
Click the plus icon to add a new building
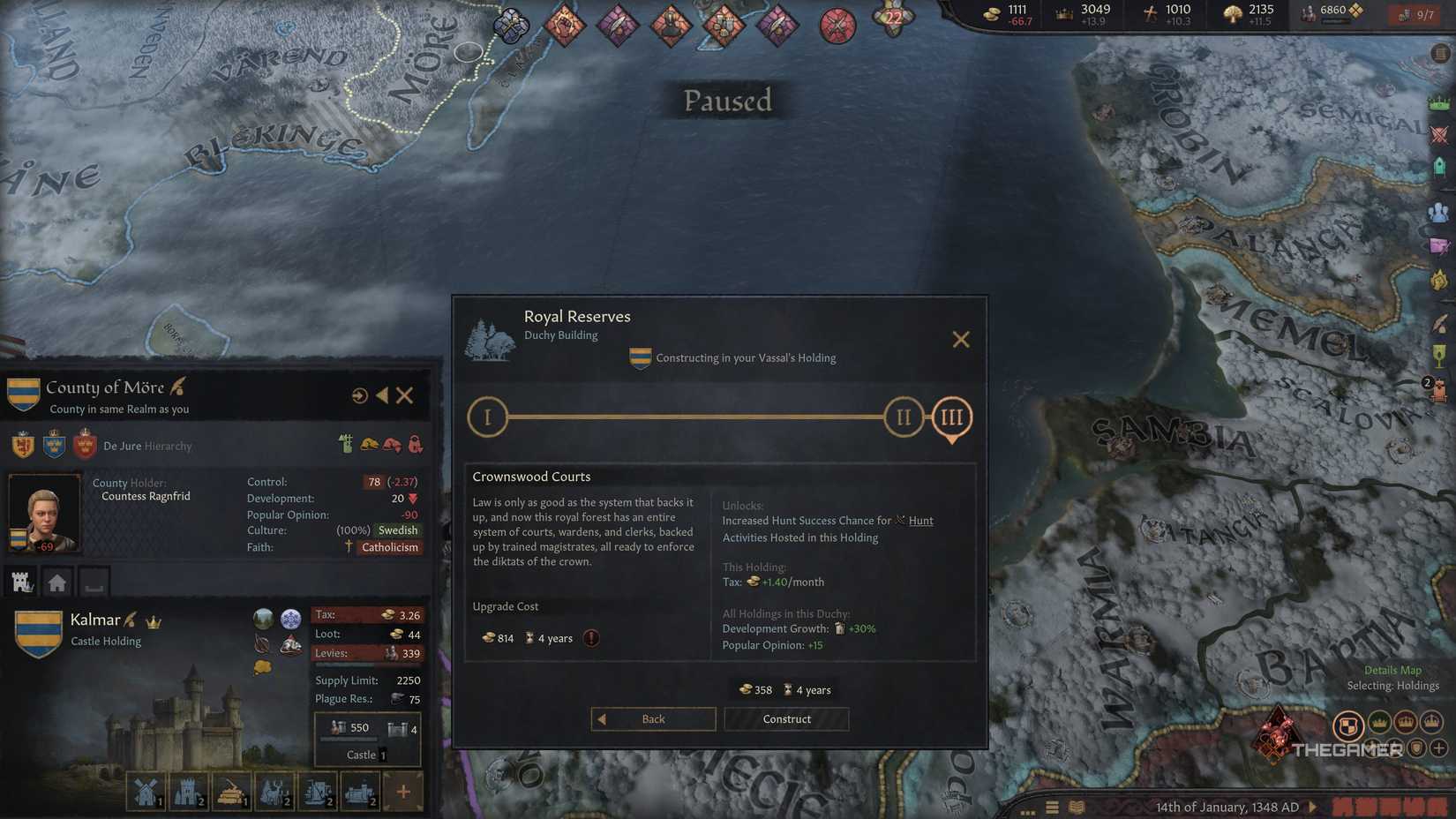(404, 792)
